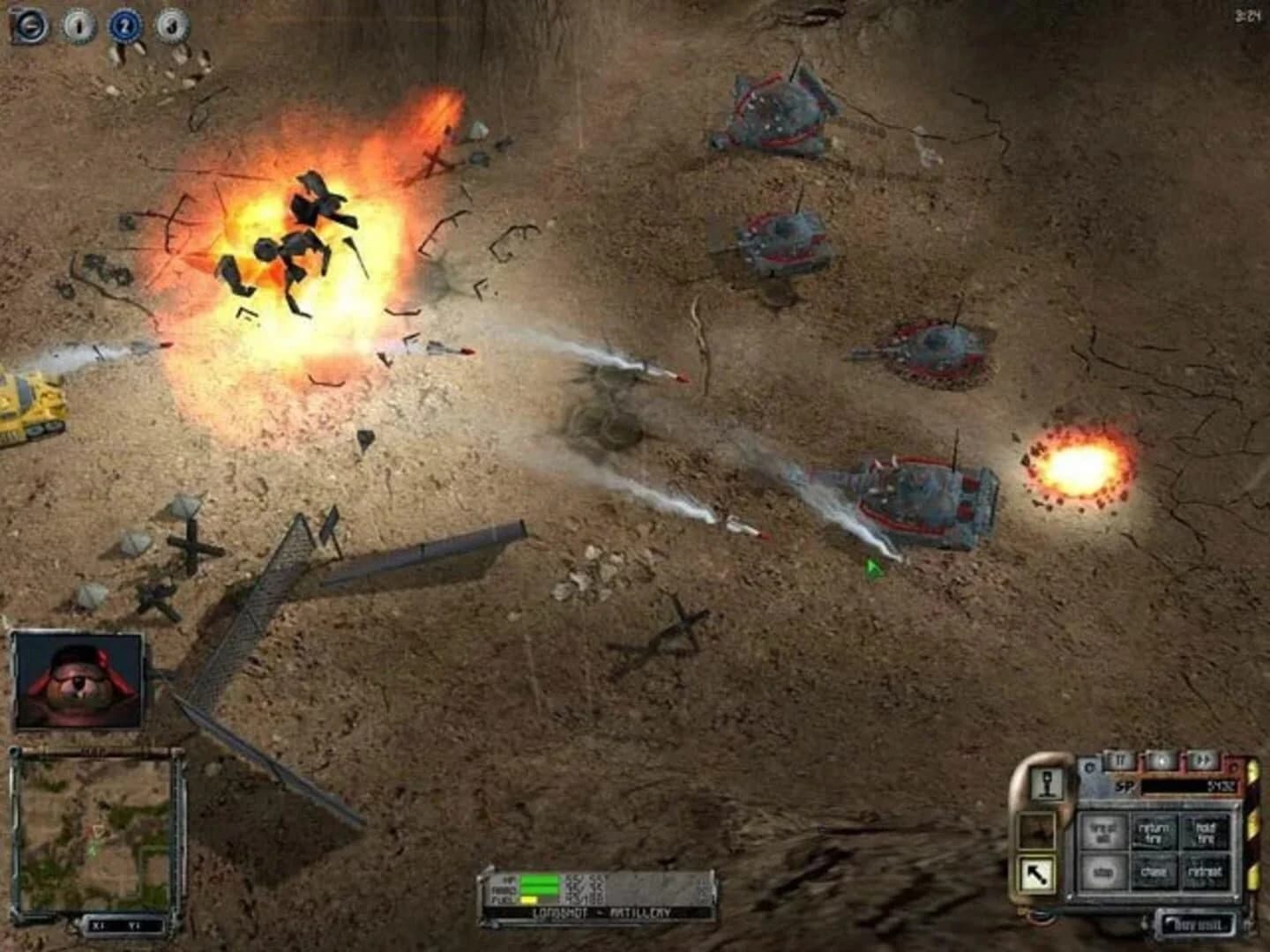This screenshot has width=1270, height=952.
Task: Issue the retreat command
Action: [x=1206, y=873]
